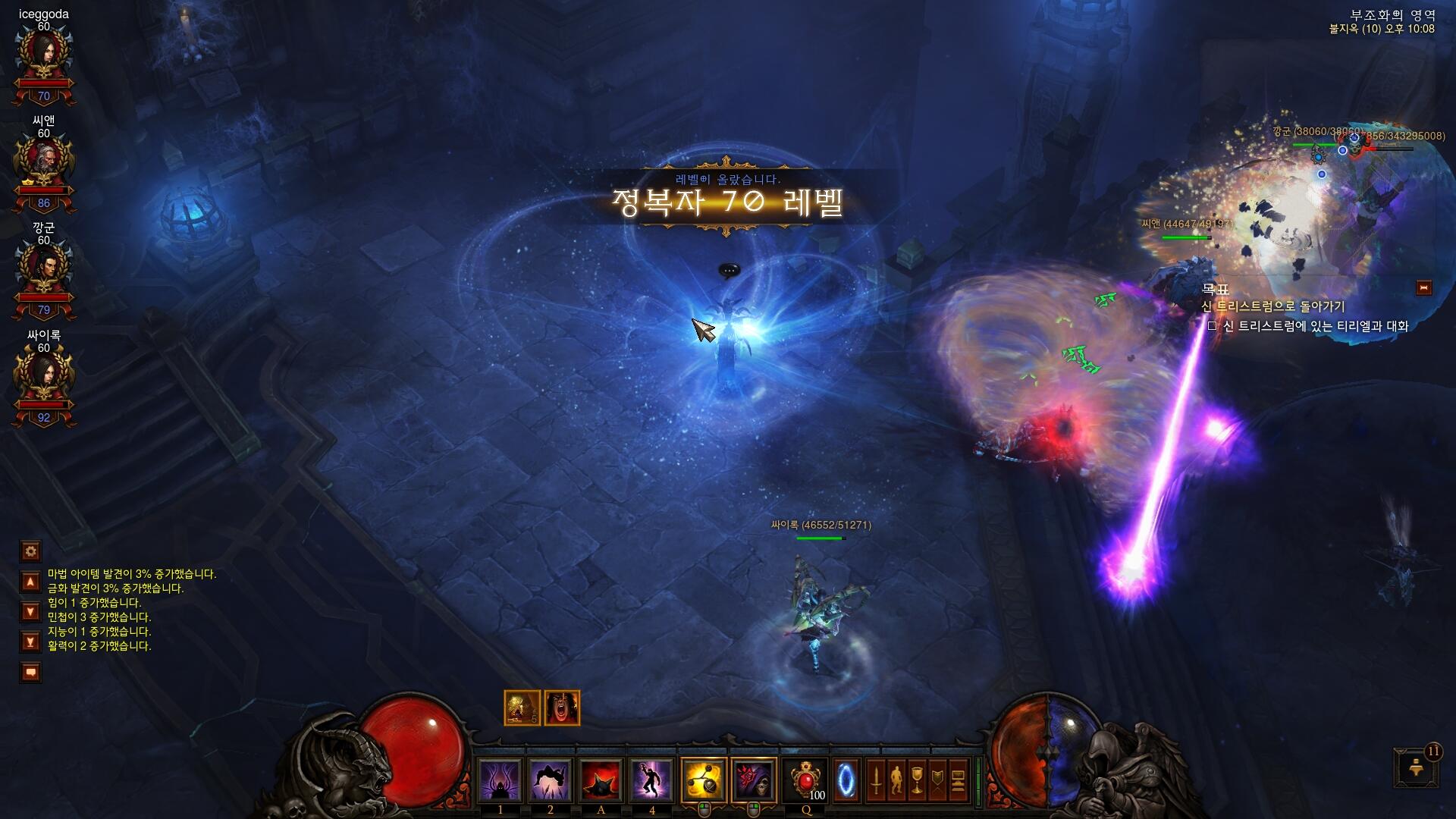Open the banner menu button
The image size is (1456, 819).
pos(937,780)
